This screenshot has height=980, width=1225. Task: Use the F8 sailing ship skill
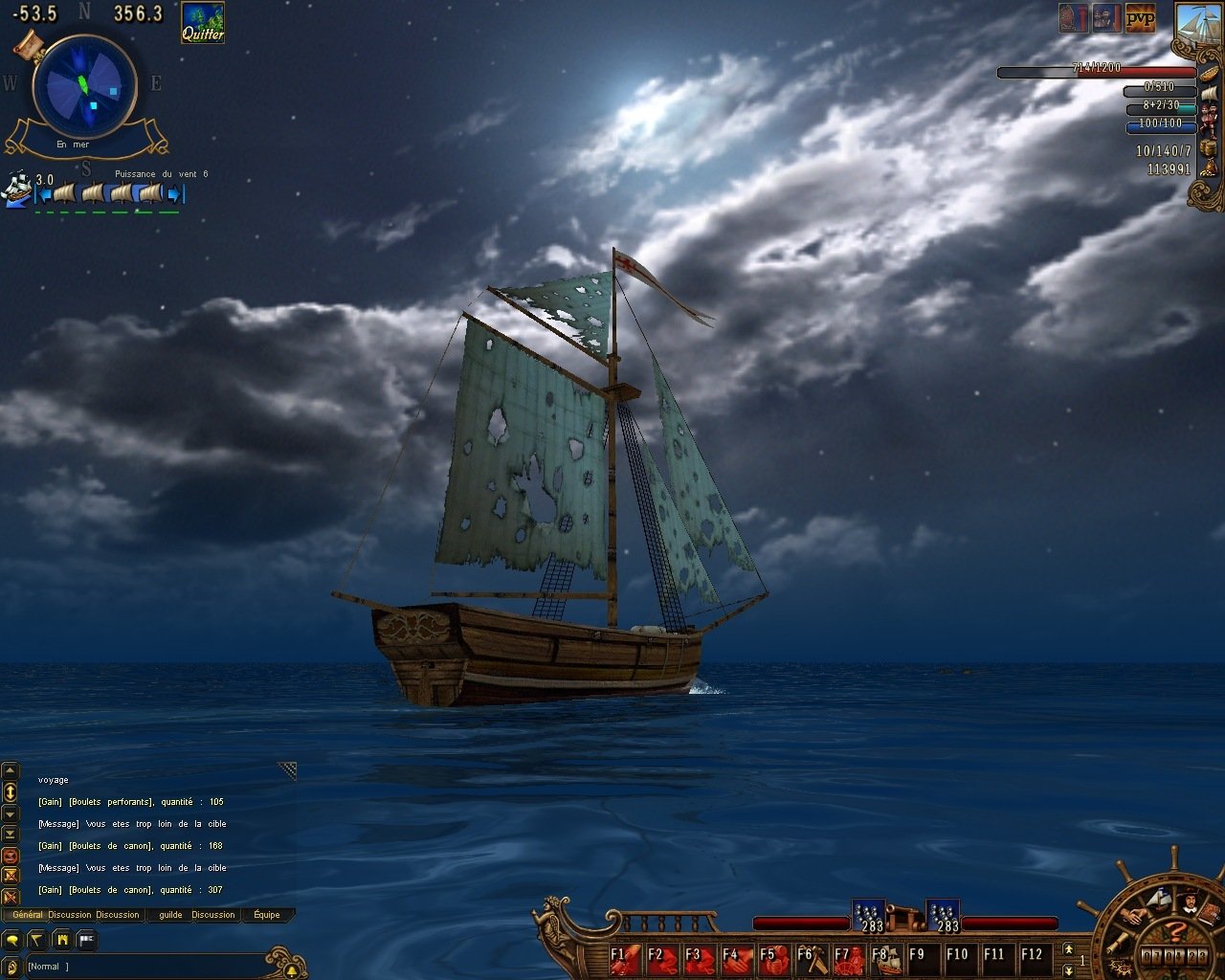click(881, 955)
